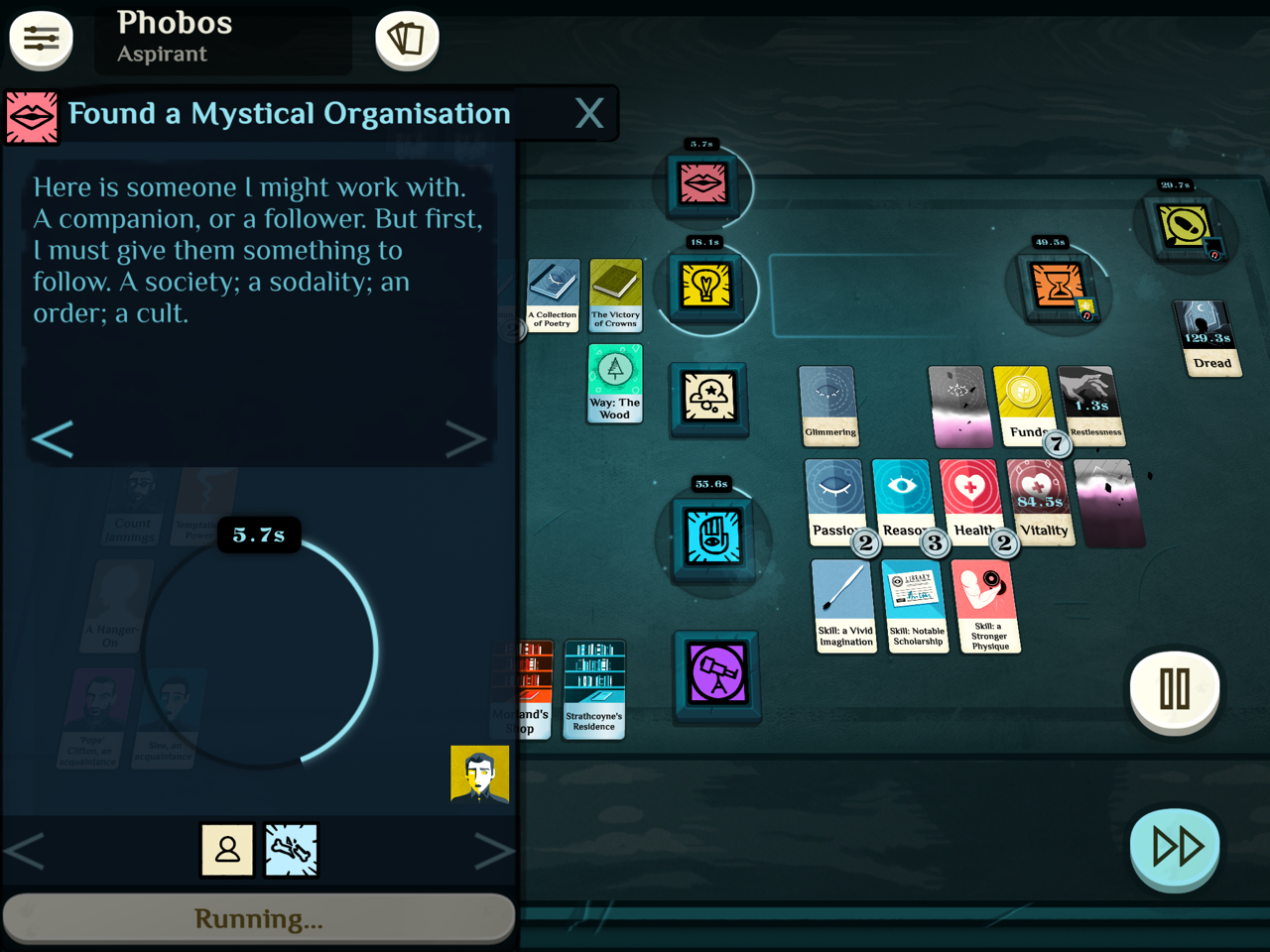Screen dimensions: 1270x952
Task: Select the Study lightbulb verb tile
Action: (x=705, y=287)
